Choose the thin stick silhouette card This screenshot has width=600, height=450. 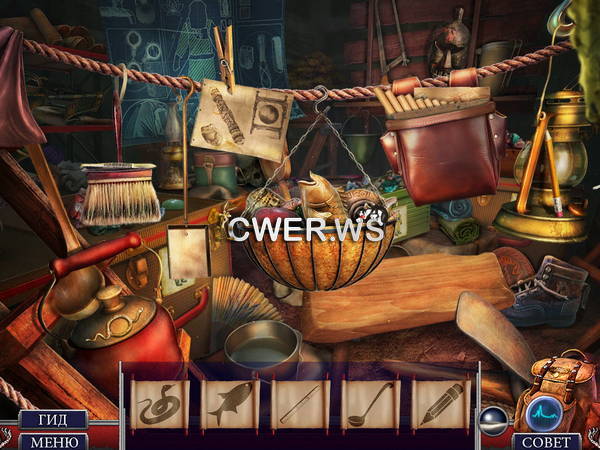(x=300, y=404)
